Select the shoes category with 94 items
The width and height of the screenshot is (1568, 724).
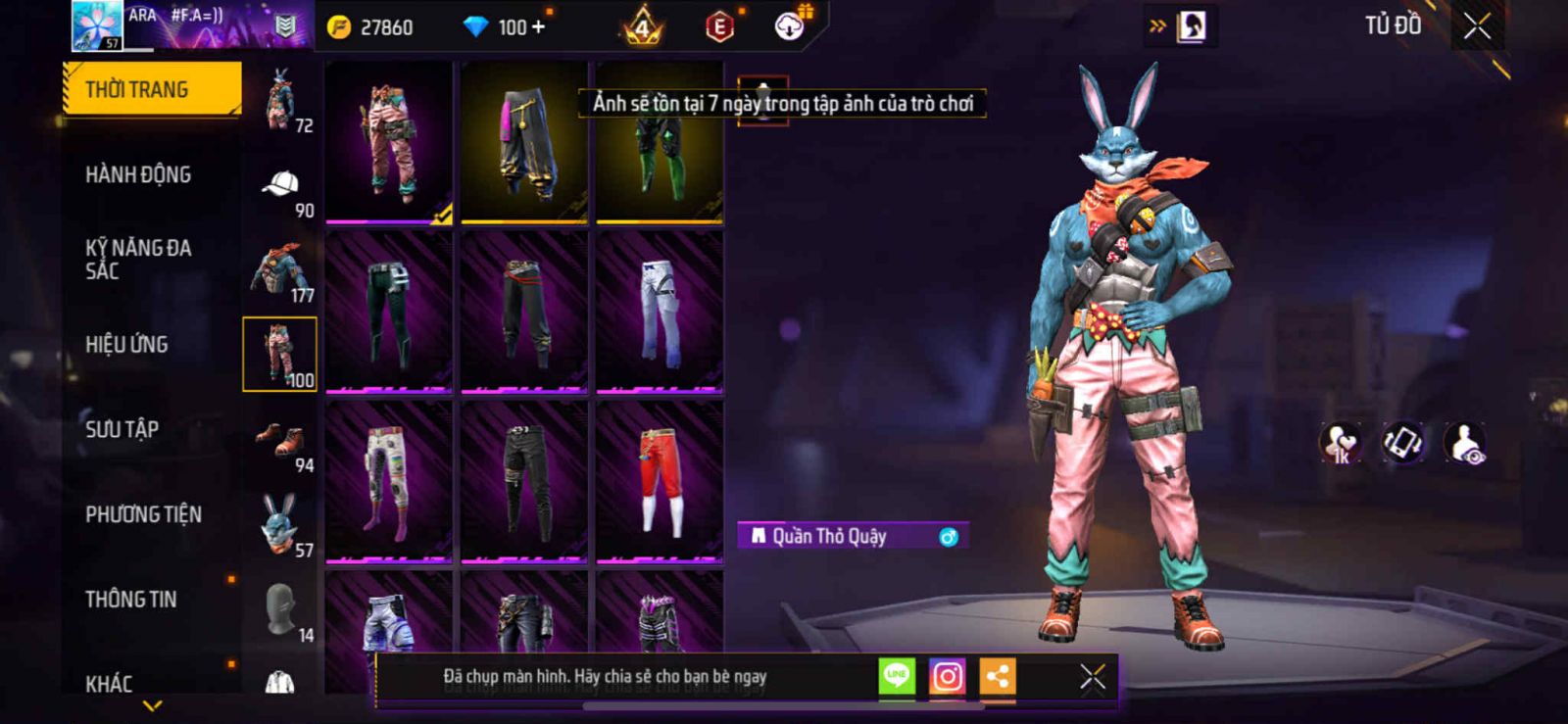pos(281,443)
